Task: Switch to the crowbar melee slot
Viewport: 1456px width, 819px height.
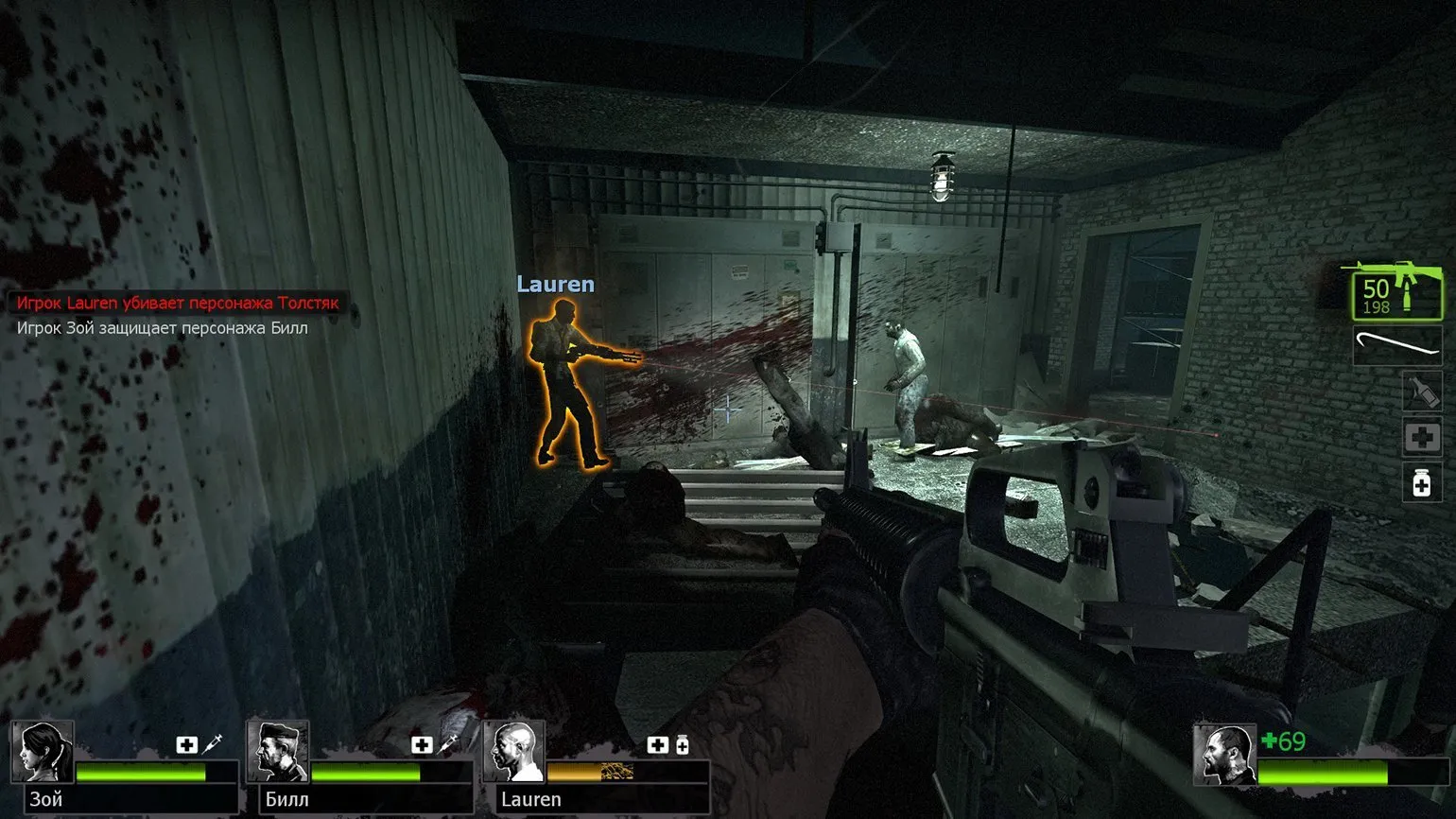Action: point(1396,344)
